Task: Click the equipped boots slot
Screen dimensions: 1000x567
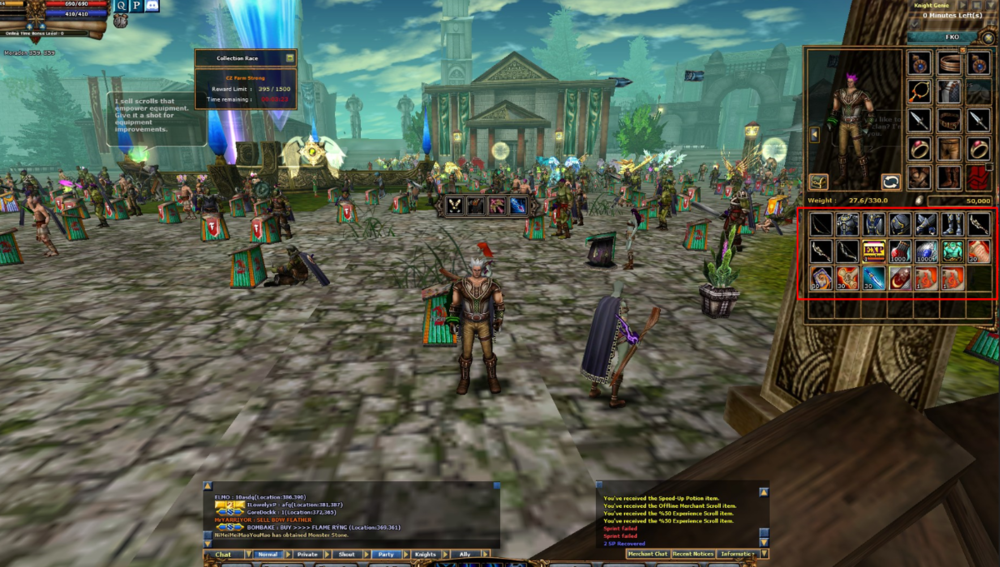Action: [x=949, y=177]
